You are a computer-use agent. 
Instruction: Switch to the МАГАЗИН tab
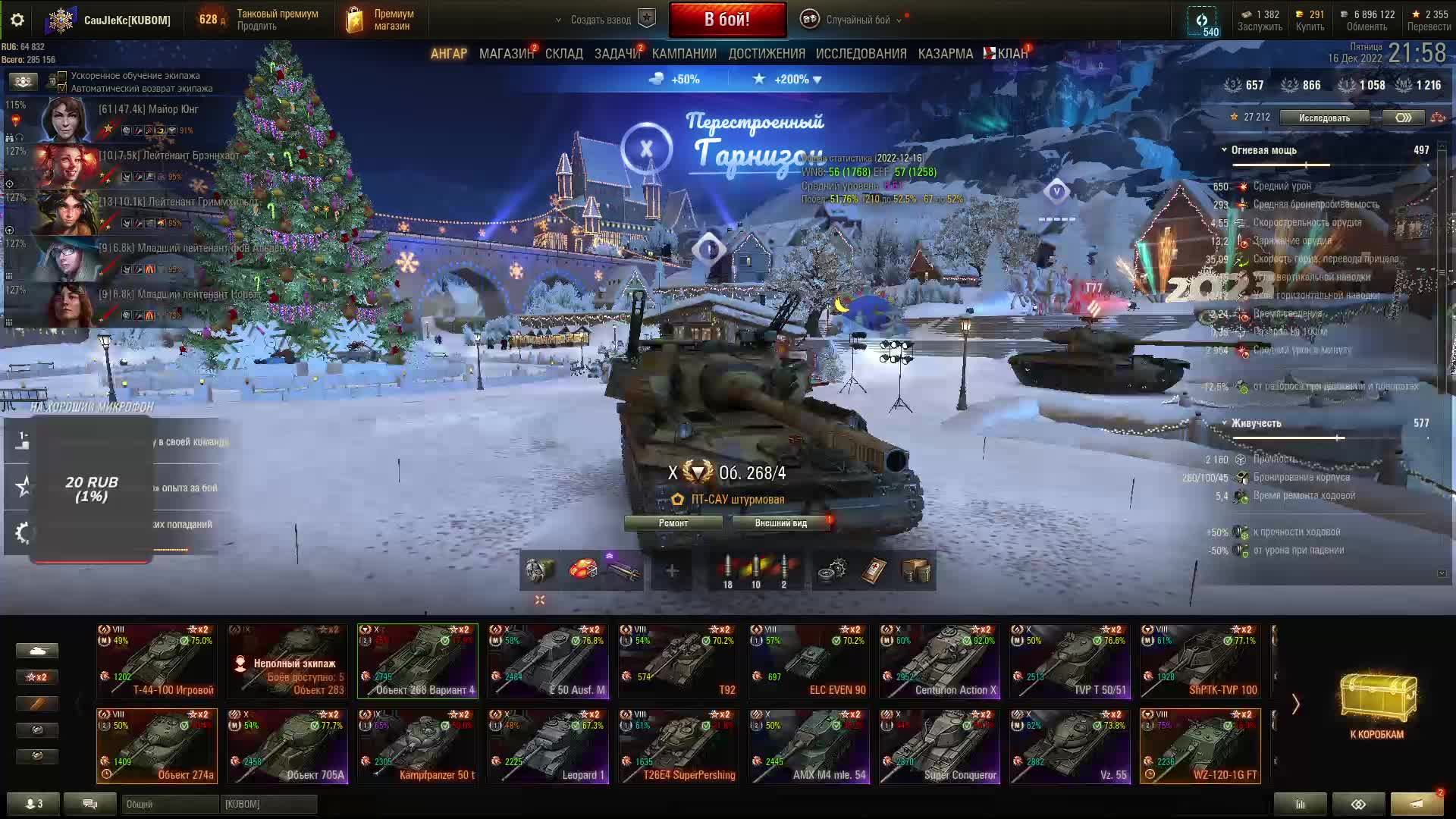tap(506, 54)
